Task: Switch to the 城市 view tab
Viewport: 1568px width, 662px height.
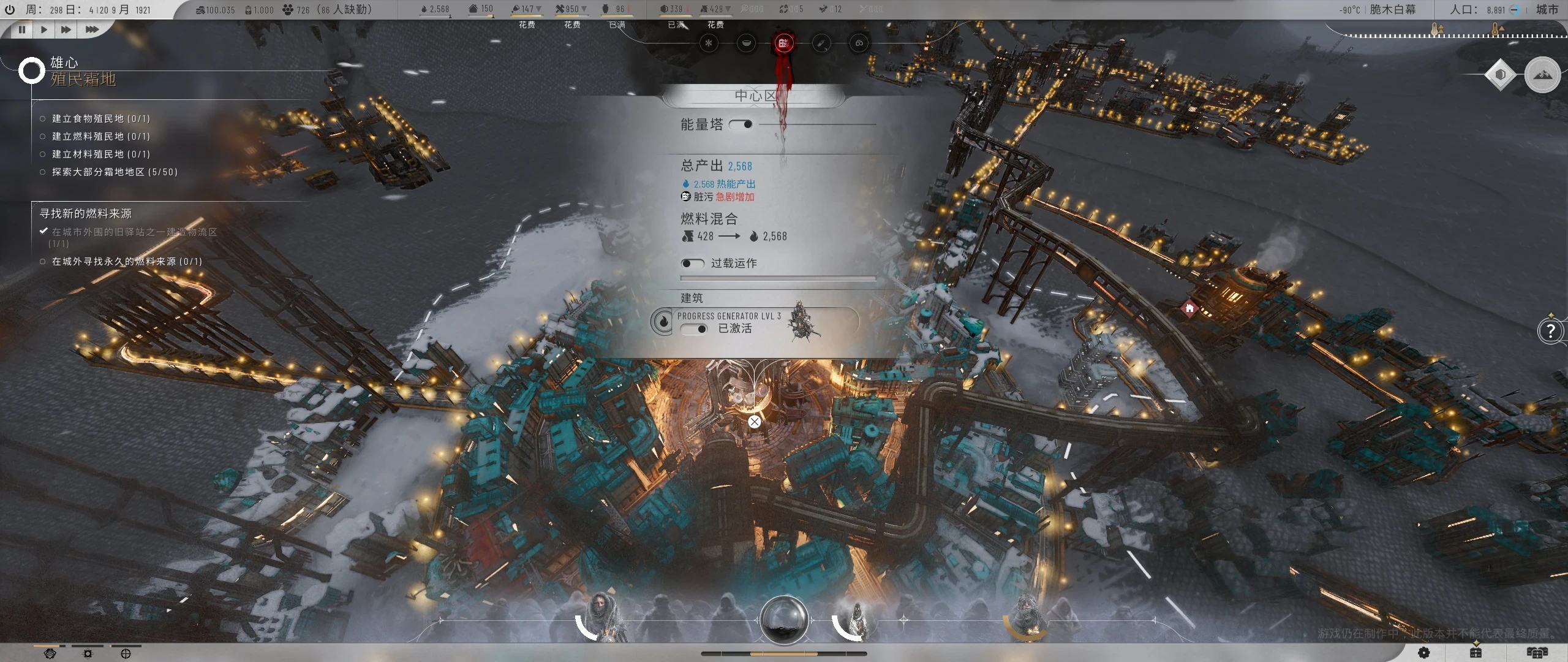Action: point(1547,10)
